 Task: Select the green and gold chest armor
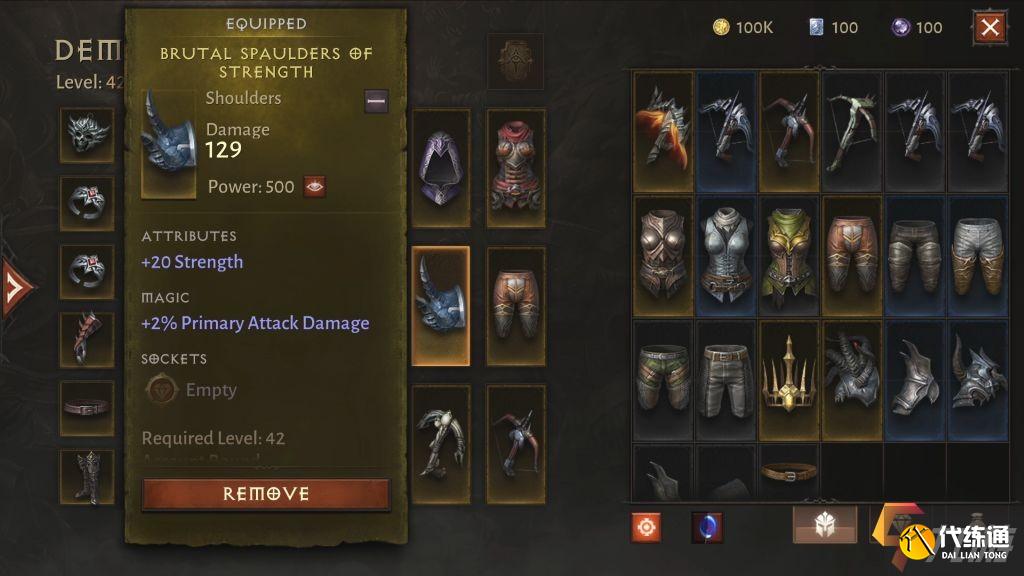coord(789,255)
